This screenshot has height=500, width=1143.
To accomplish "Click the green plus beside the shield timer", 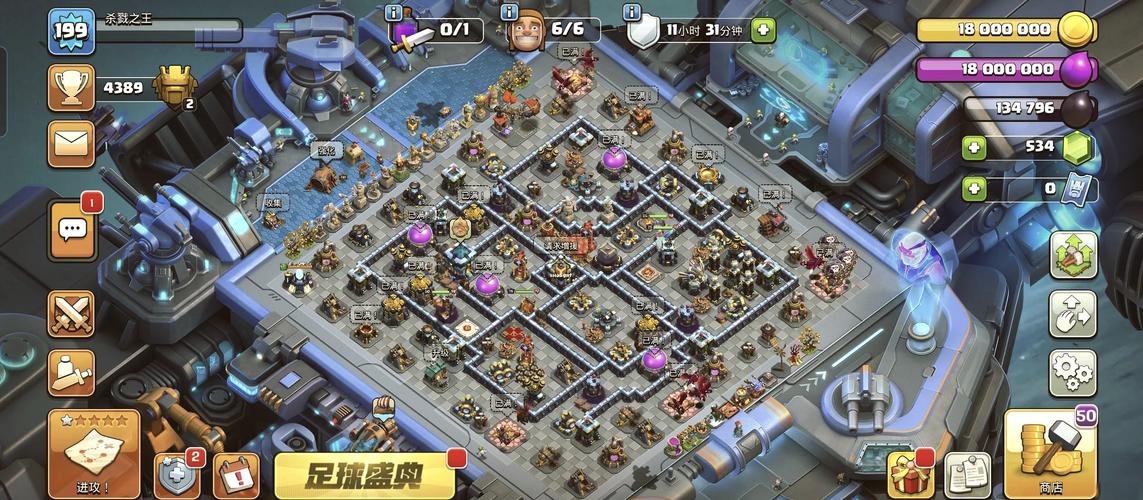I will [x=762, y=30].
